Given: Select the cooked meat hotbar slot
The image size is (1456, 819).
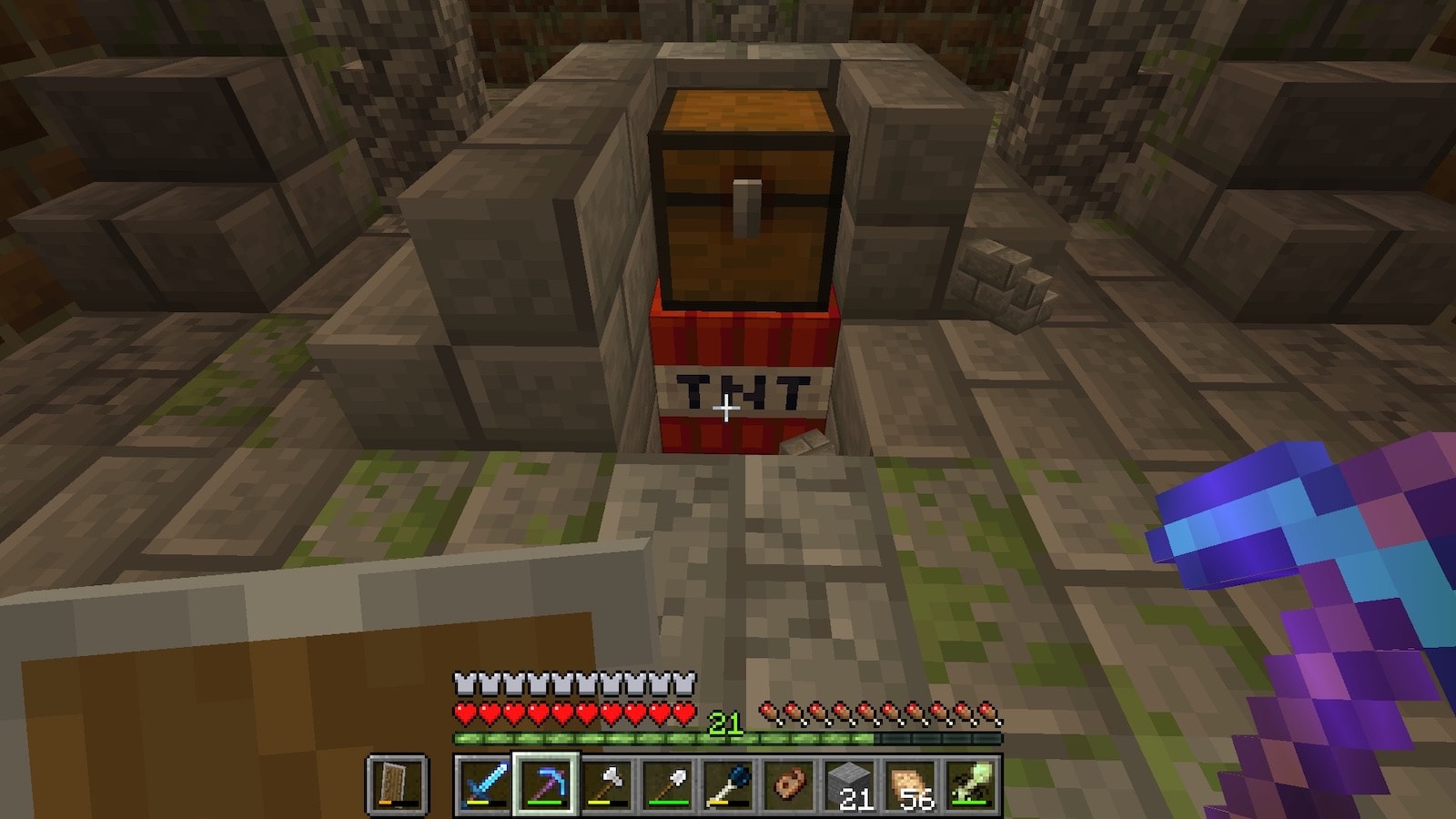Looking at the screenshot, I should click(789, 784).
